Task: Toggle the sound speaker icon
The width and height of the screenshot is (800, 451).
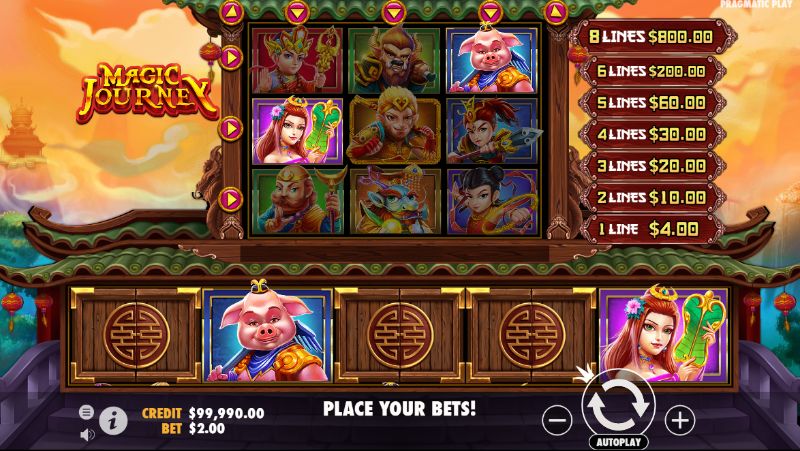Action: tap(87, 434)
